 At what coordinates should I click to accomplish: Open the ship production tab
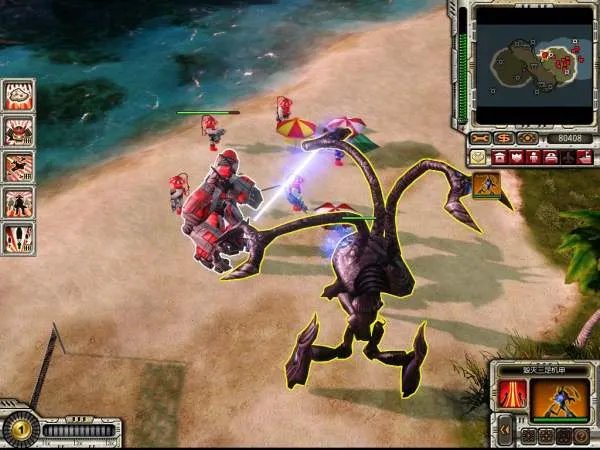(584, 157)
